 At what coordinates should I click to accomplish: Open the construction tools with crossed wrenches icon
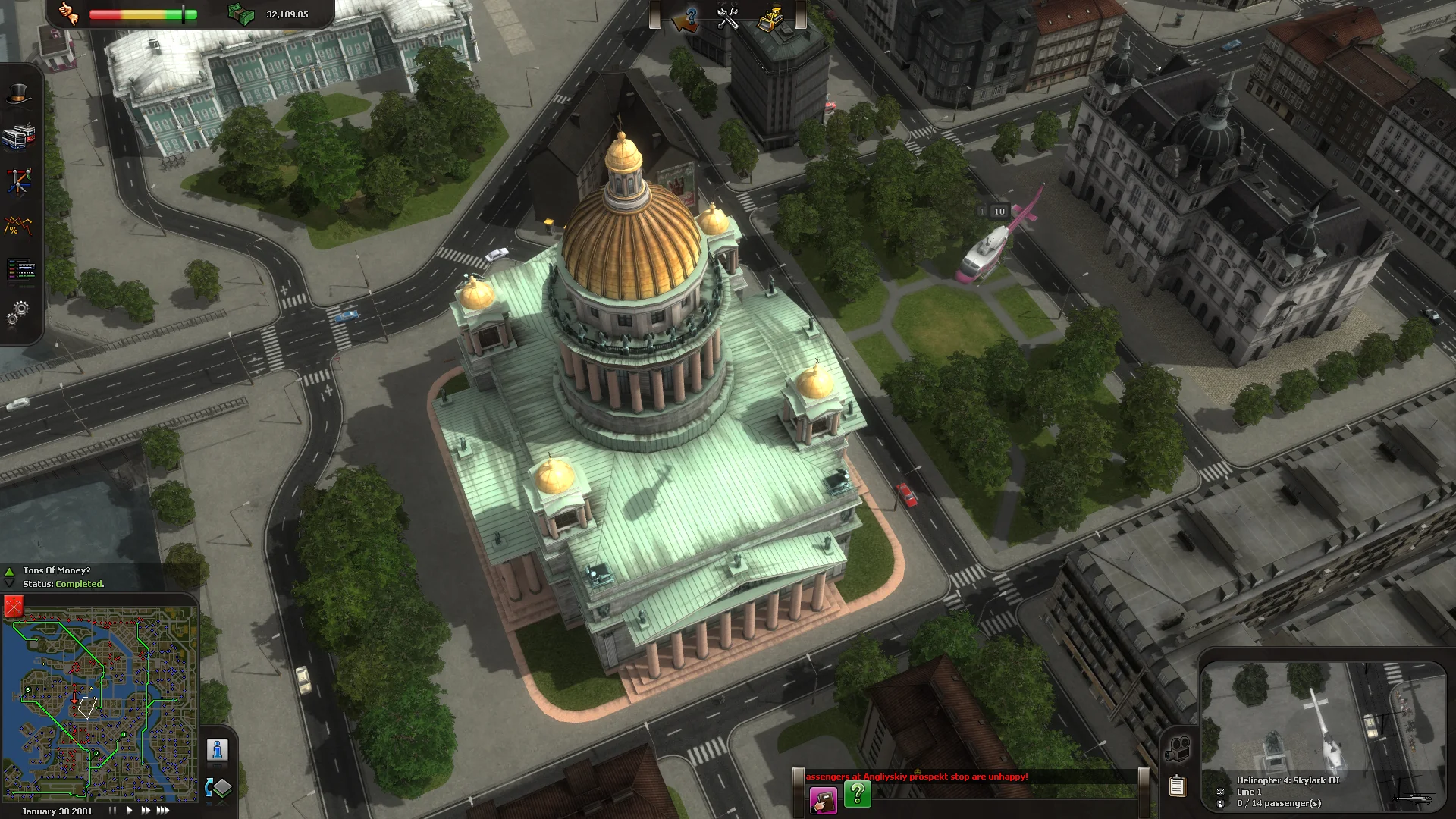727,19
